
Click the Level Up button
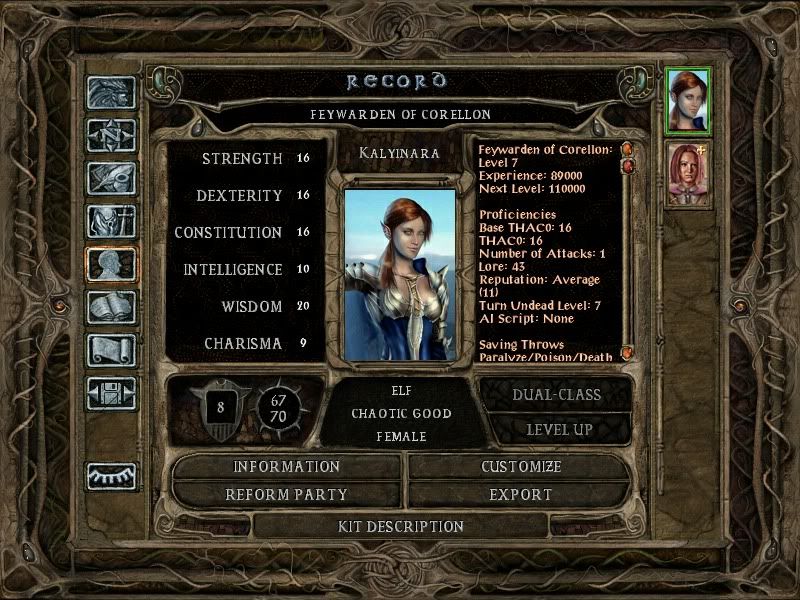[559, 429]
